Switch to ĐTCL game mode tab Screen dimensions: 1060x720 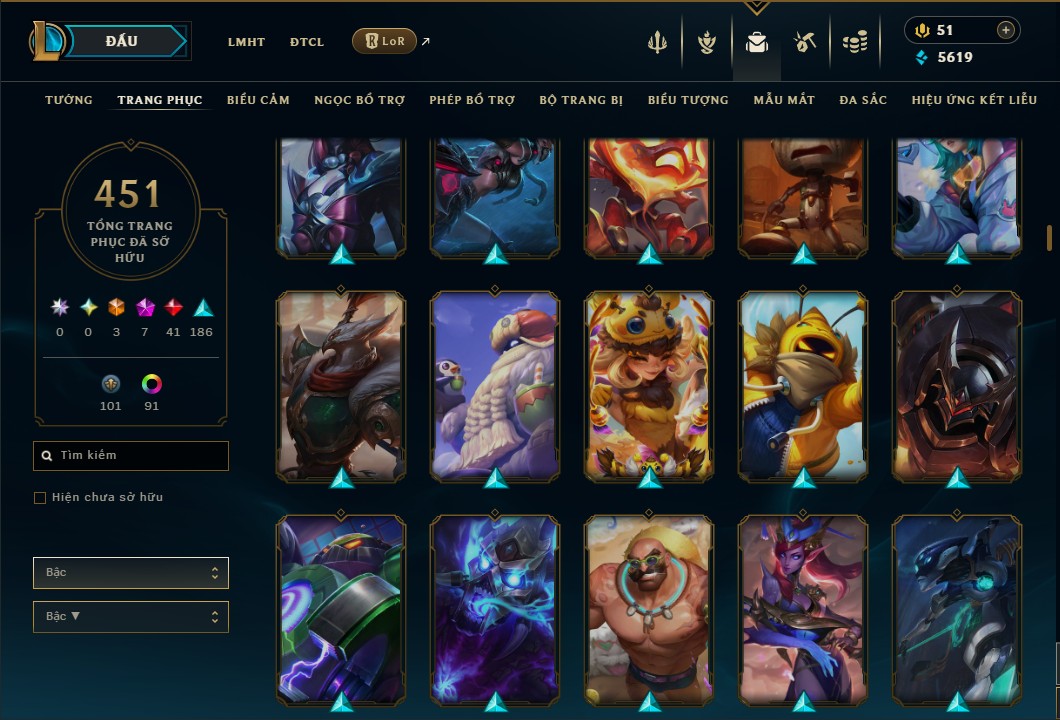tap(307, 42)
